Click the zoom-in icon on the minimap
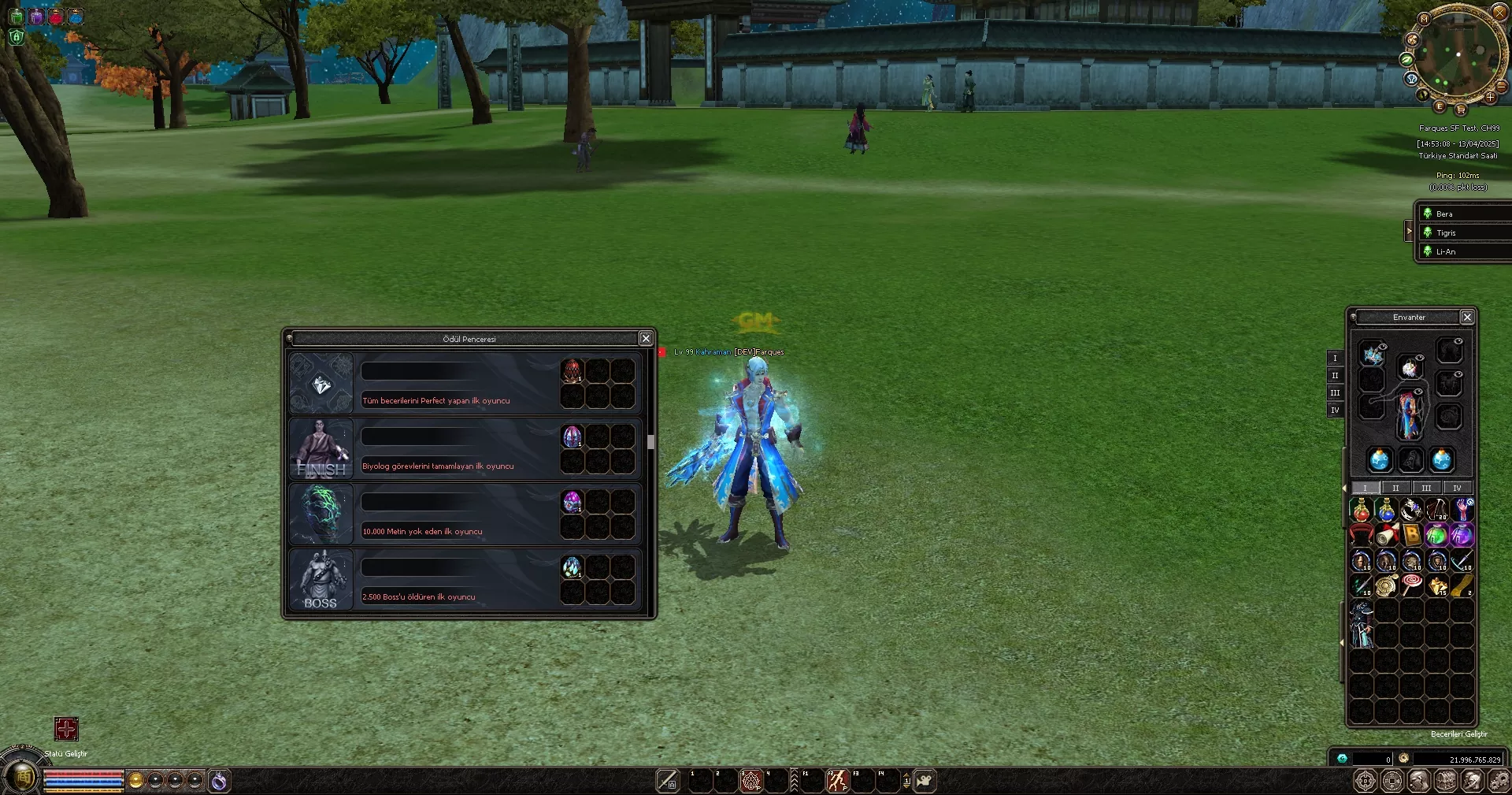This screenshot has height=795, width=1512. point(1490,97)
